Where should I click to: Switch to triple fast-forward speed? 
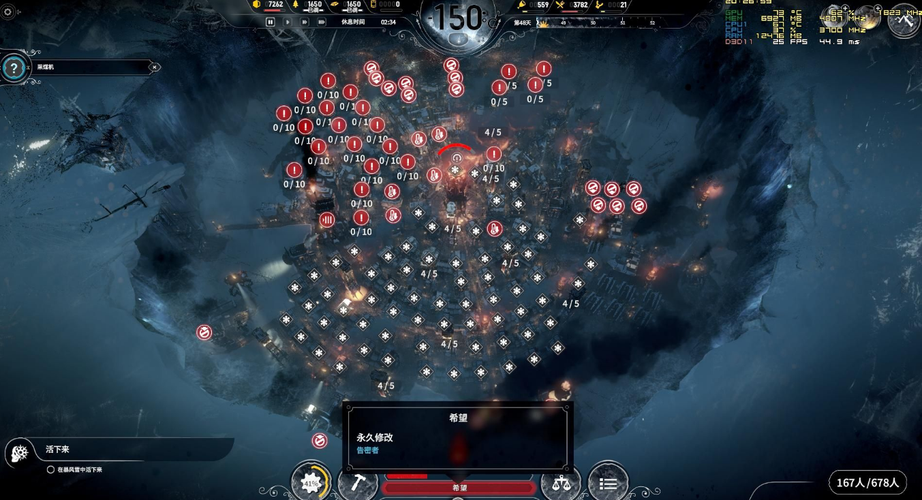click(322, 21)
